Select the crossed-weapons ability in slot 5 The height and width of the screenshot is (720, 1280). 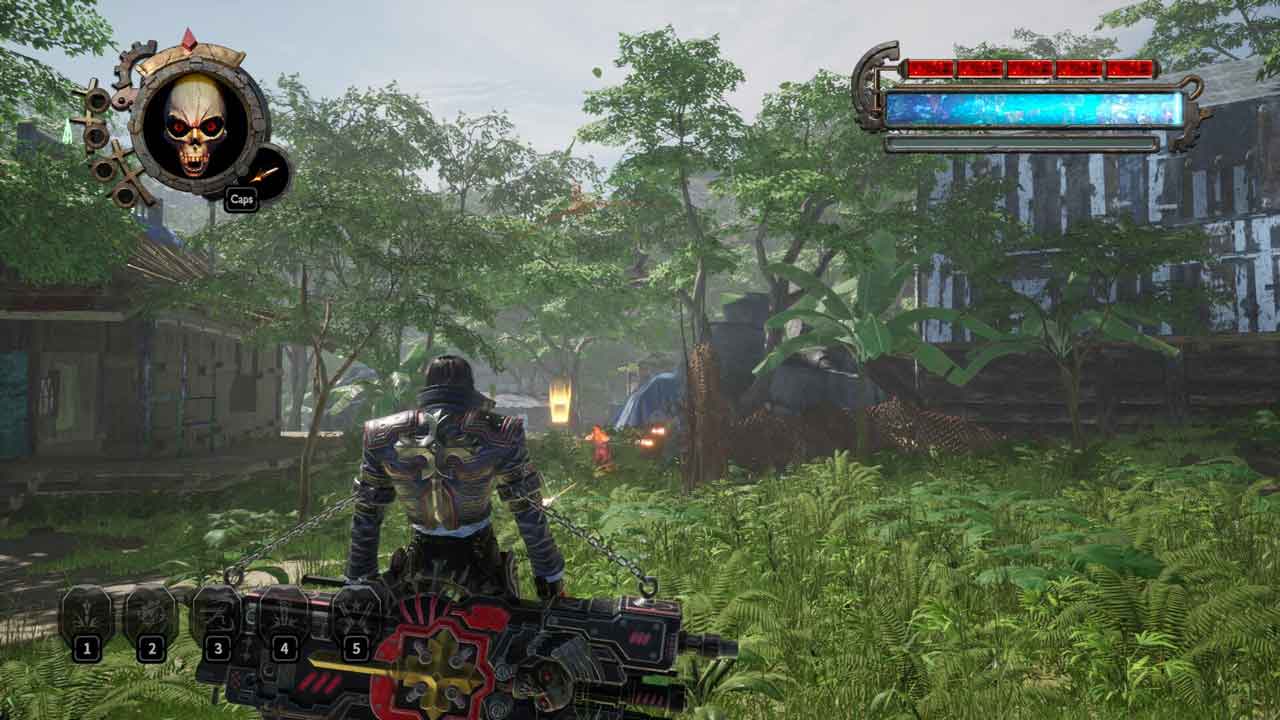click(x=356, y=613)
